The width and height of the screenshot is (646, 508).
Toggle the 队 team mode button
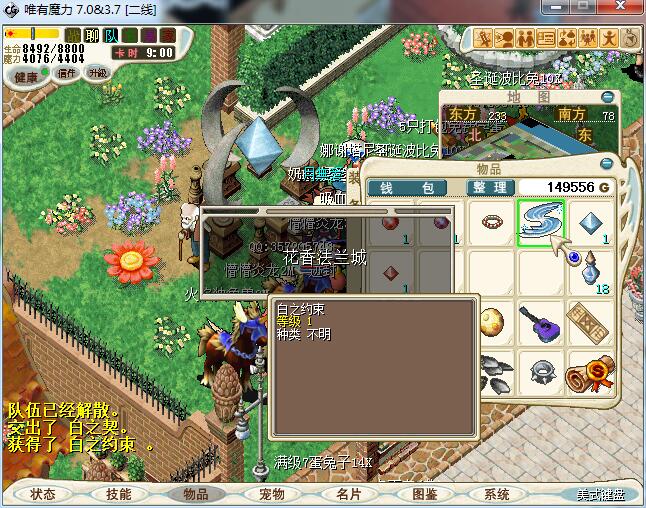point(111,36)
